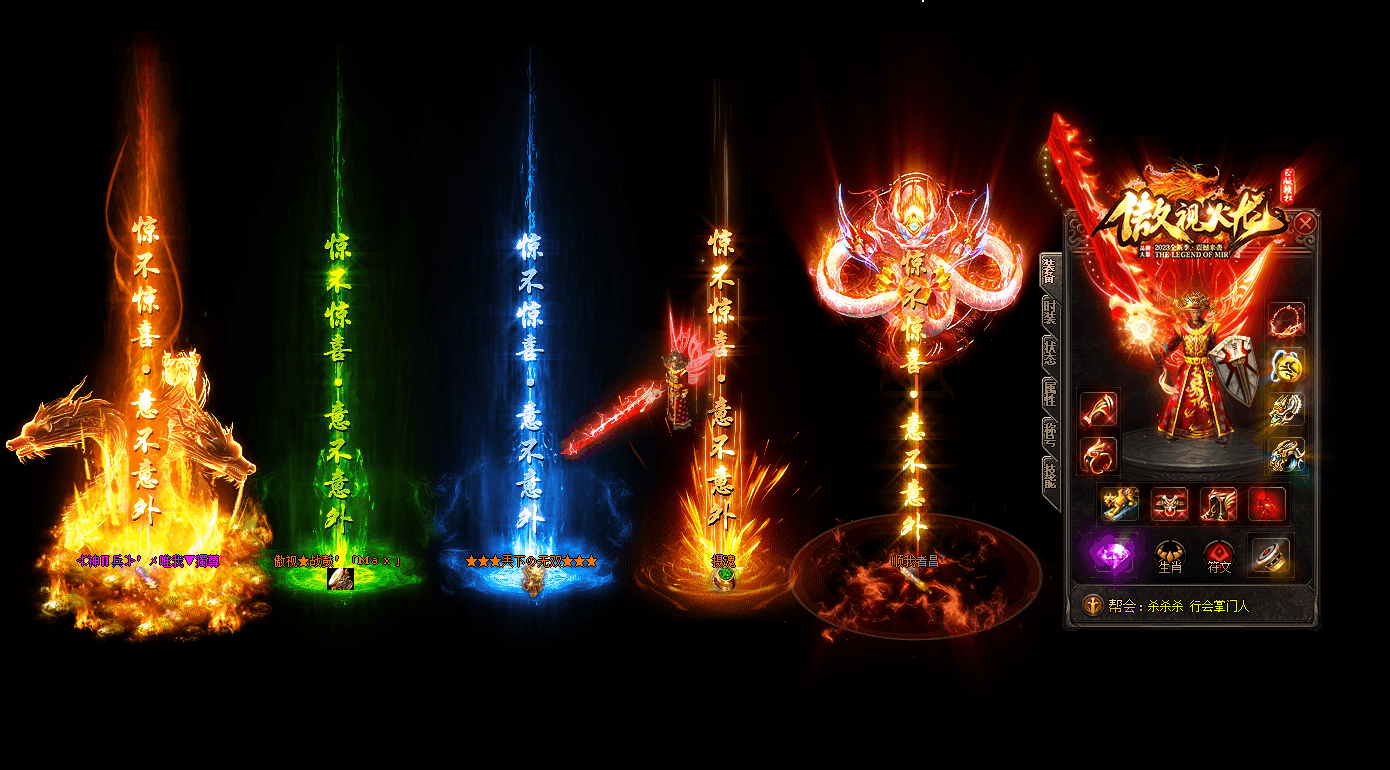
Task: Select the purple gem slot
Action: (1112, 553)
